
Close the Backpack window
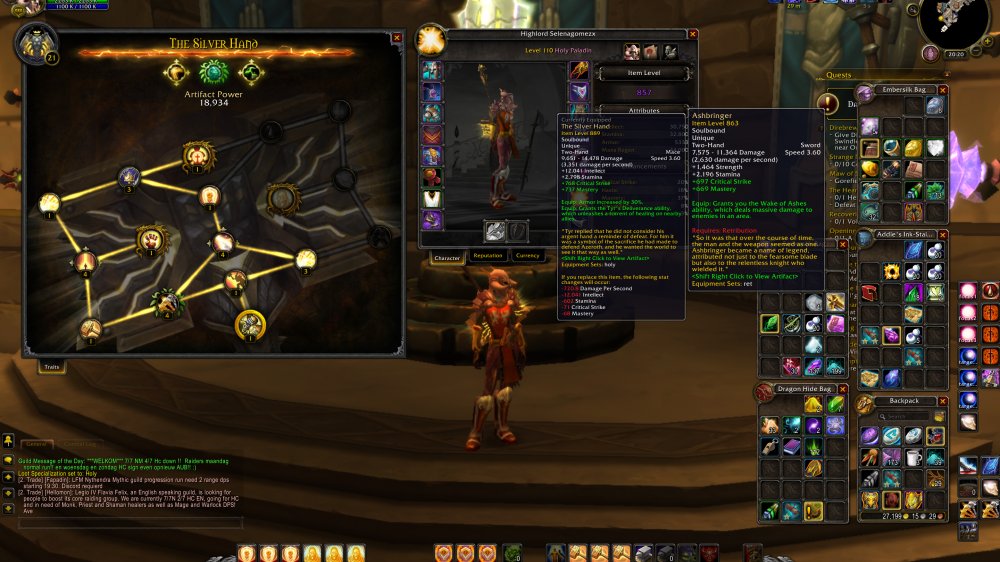coord(942,401)
